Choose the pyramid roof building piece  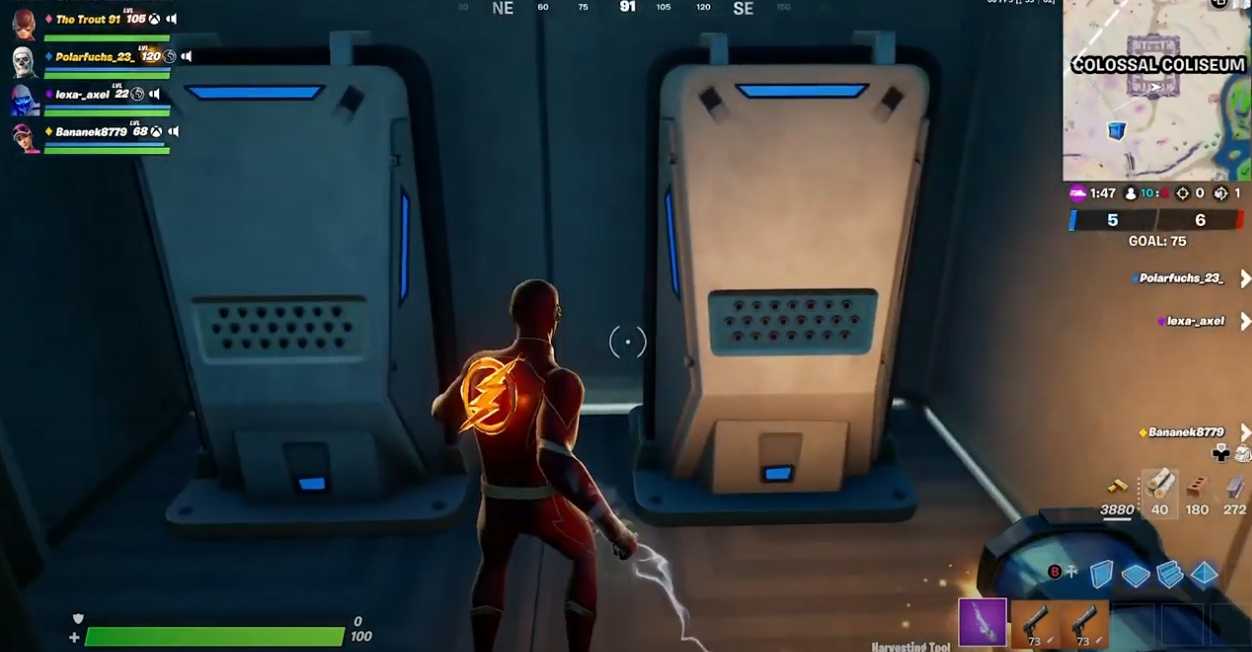(x=1204, y=574)
